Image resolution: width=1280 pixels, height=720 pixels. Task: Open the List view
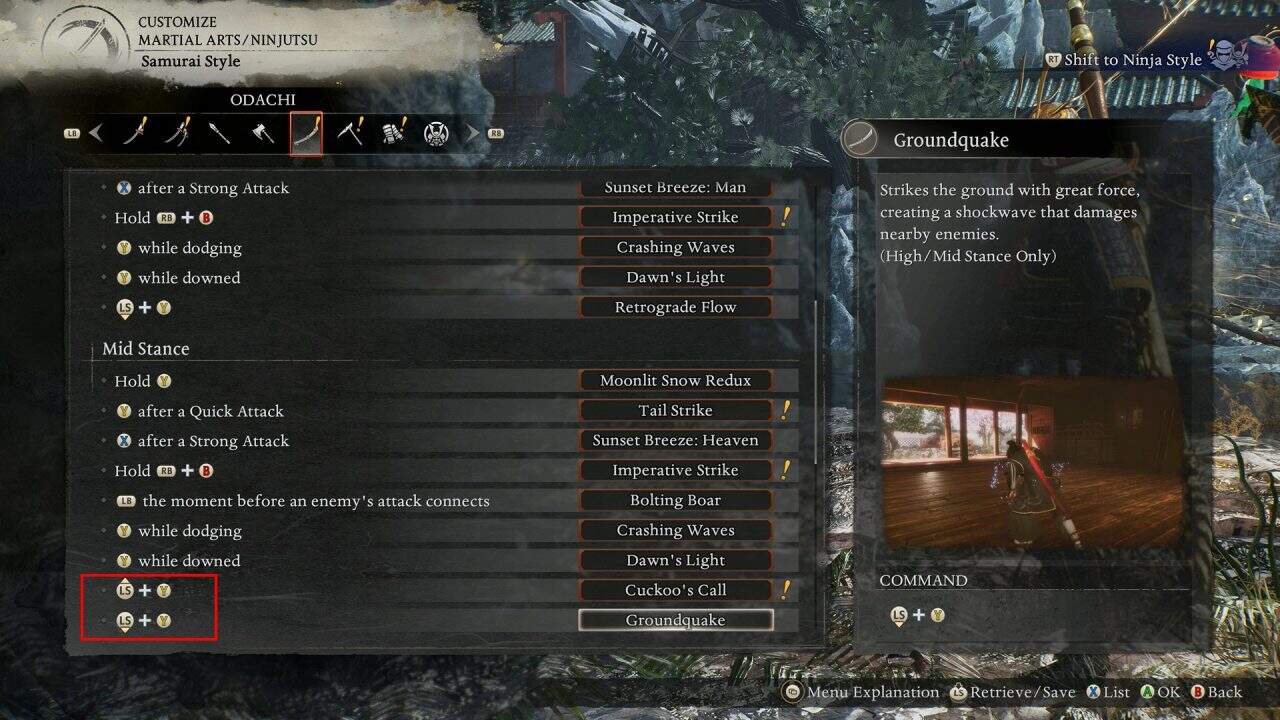(1109, 691)
